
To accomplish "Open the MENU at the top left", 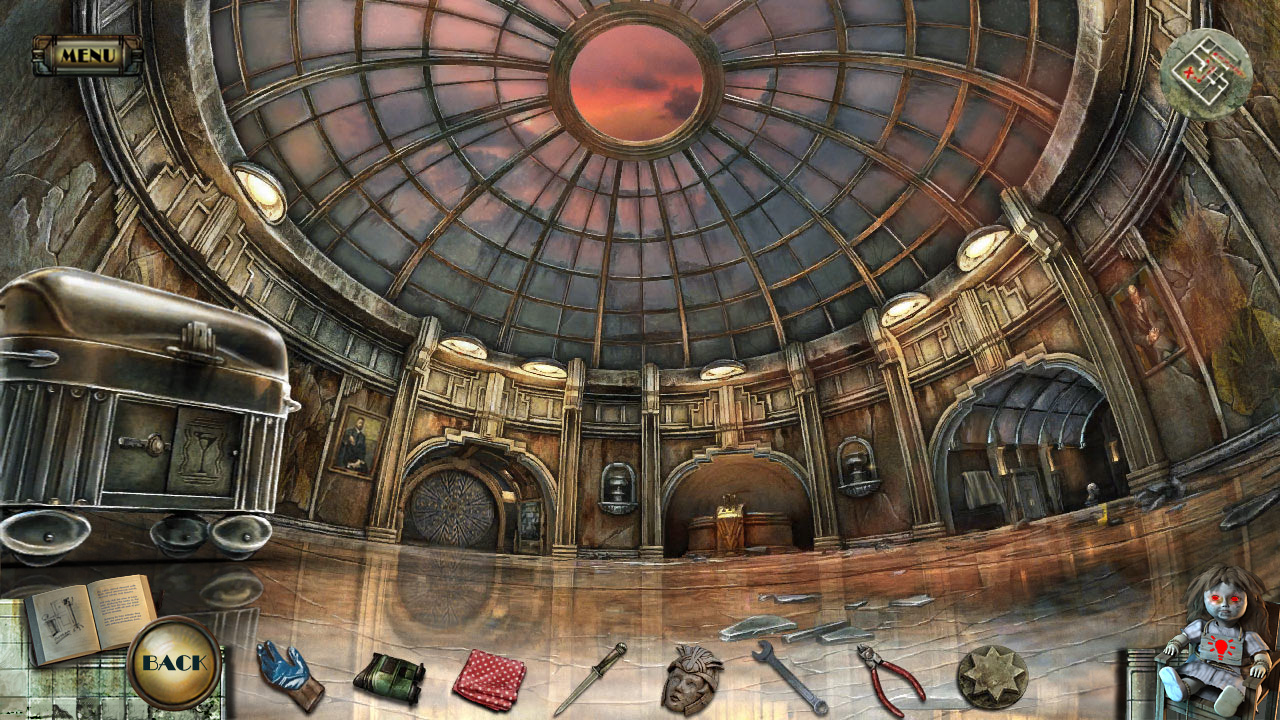I will (x=88, y=56).
